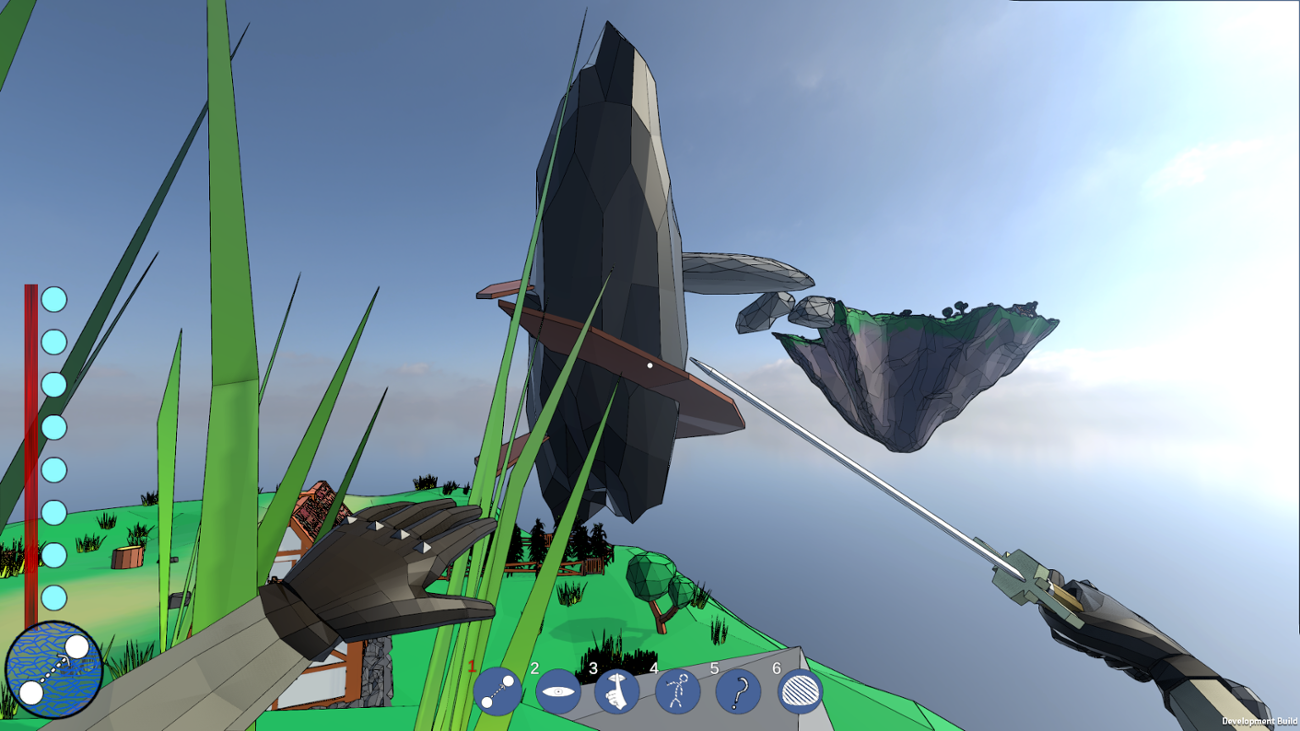Viewport: 1300px width, 731px height.
Task: Open the question mark help ability in slot 5
Action: point(740,690)
